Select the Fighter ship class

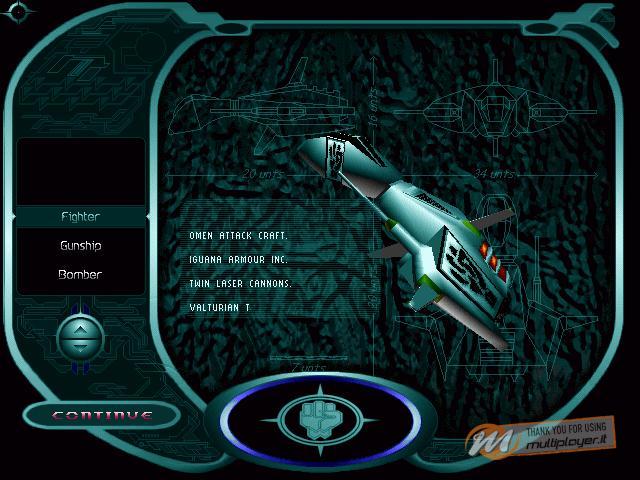pyautogui.click(x=80, y=216)
